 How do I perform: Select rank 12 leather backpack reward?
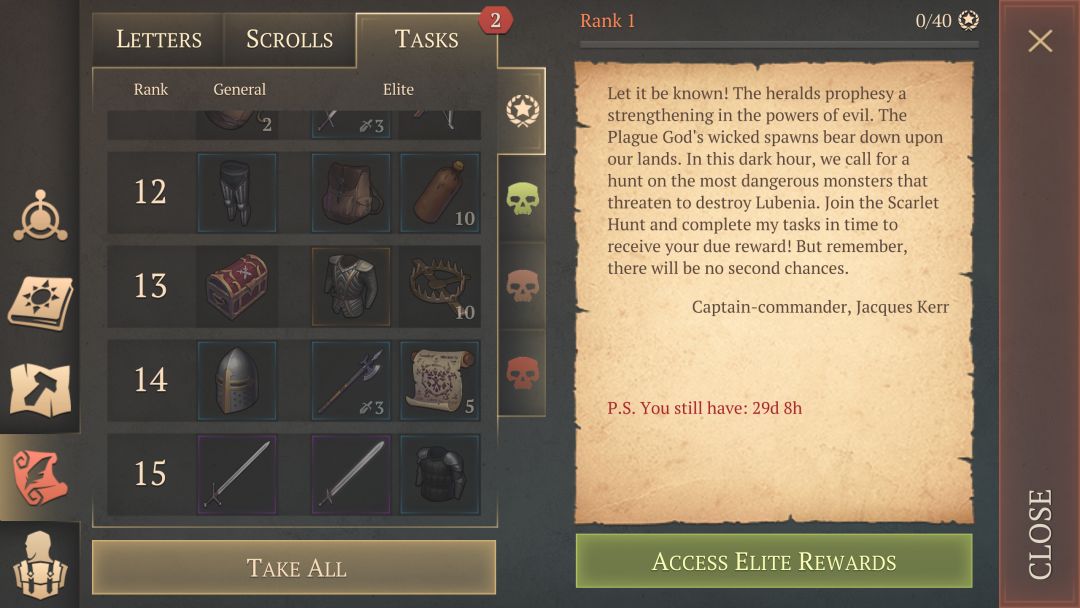[x=351, y=192]
